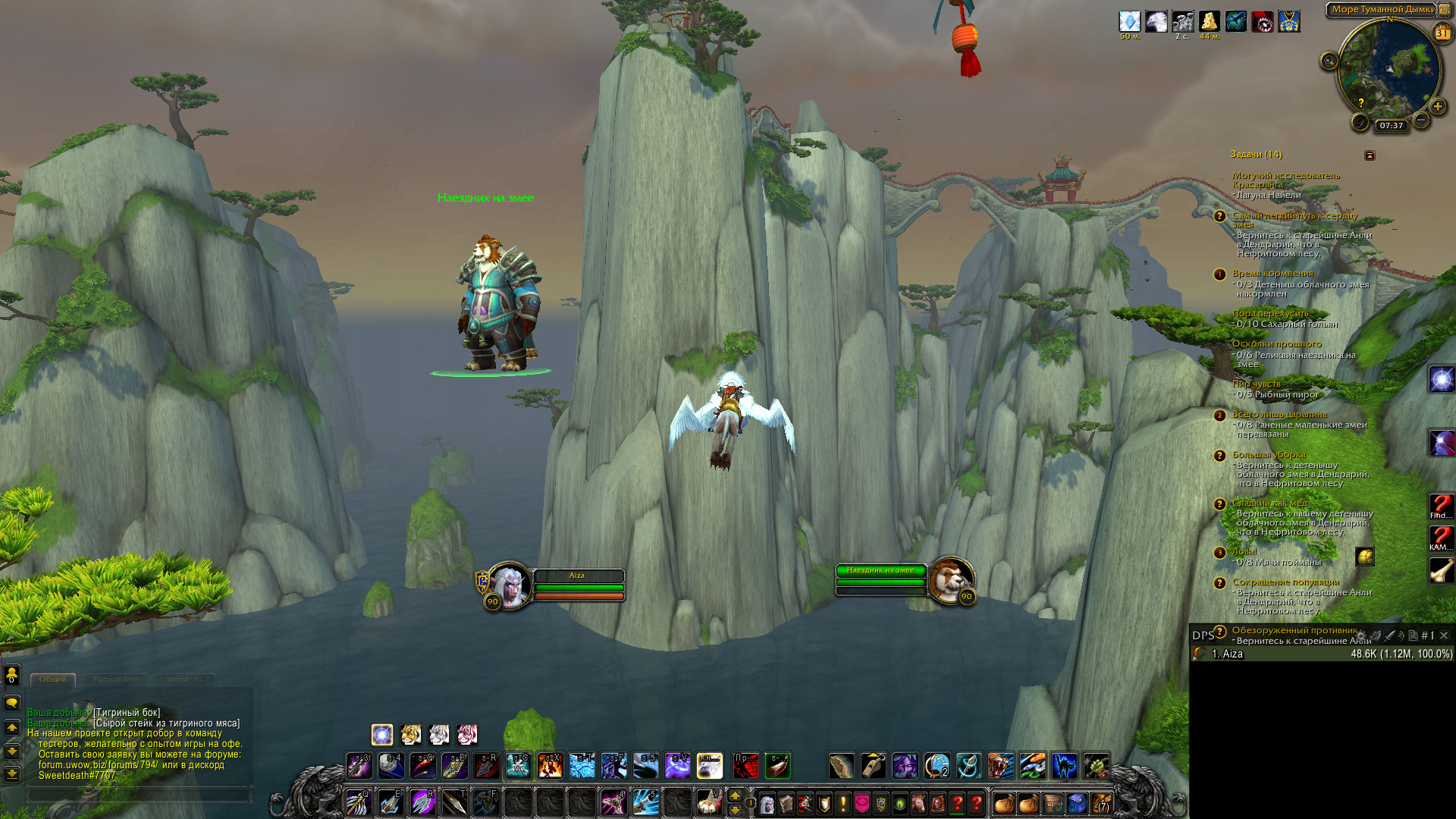Zoom out the minimap with minus button
This screenshot has width=1456, height=819.
(1422, 121)
